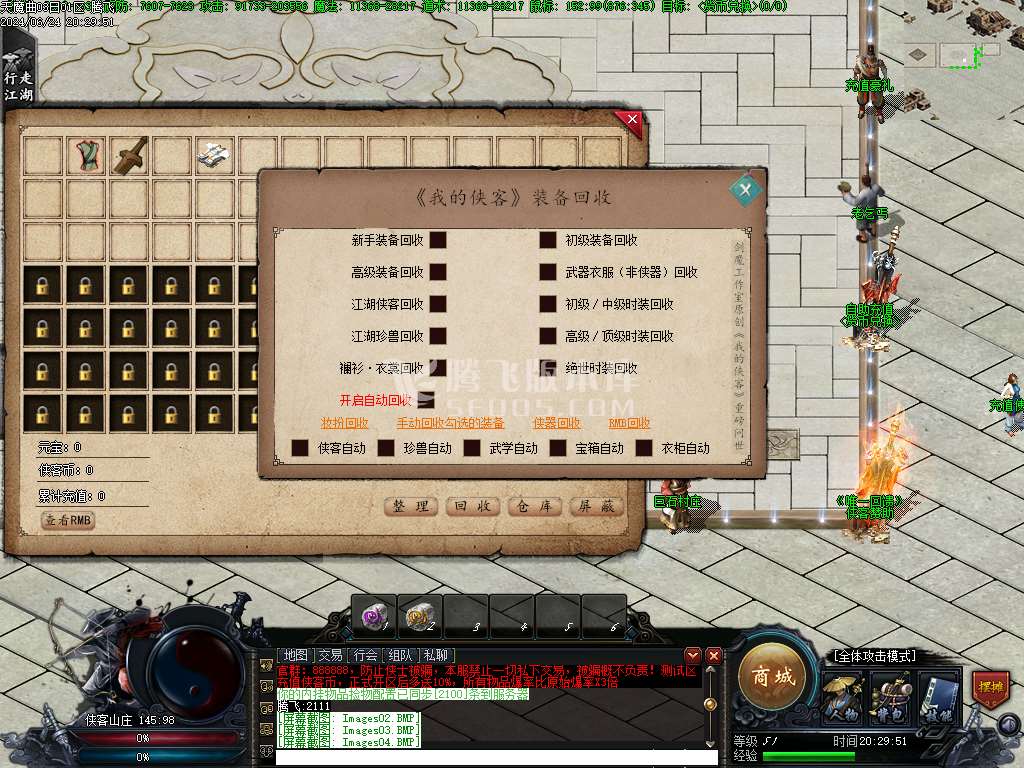Open the 手动回收勾选的装备 link
This screenshot has width=1024, height=768.
click(450, 423)
